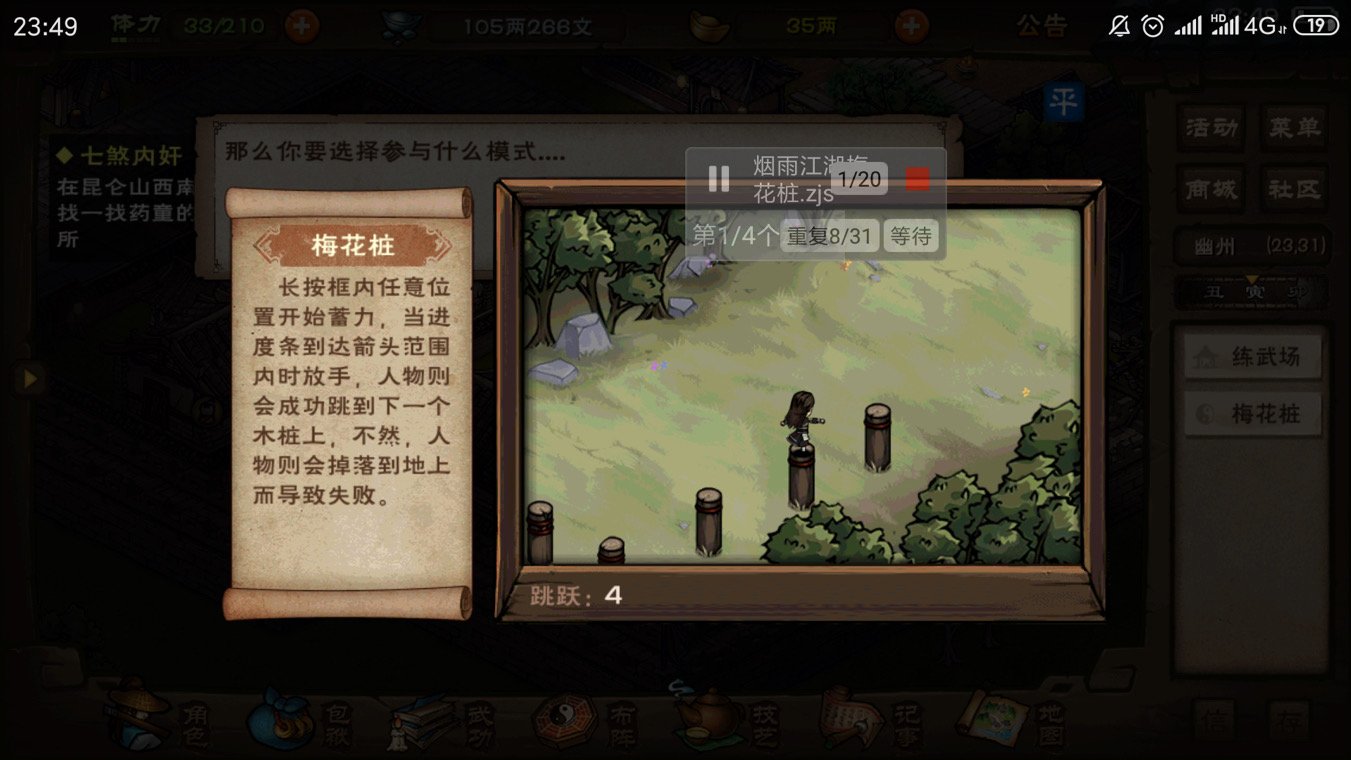Screen dimensions: 1351x760
Task: Open the 菜单 menu
Action: 1294,128
